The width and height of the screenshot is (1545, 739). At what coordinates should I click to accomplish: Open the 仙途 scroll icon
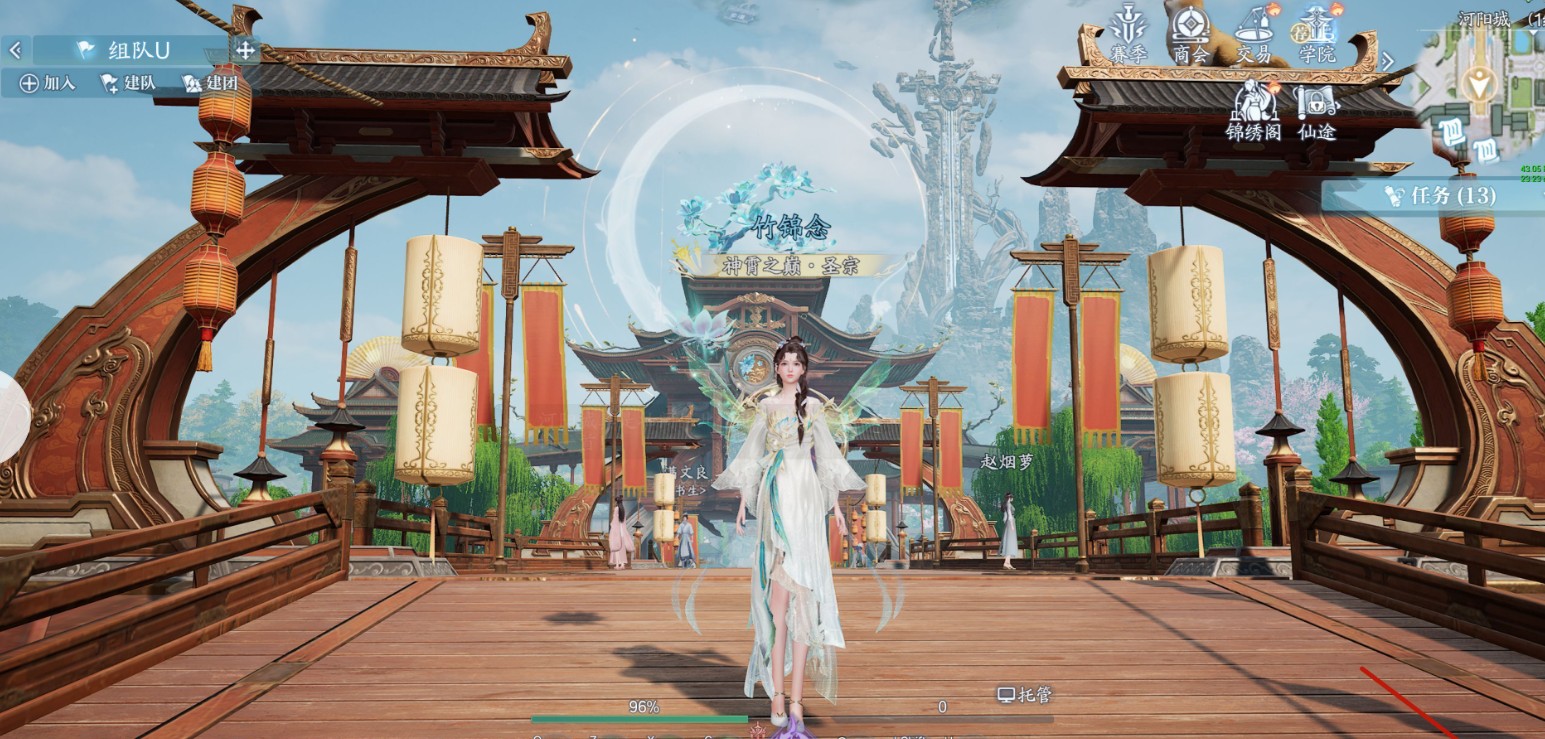1316,110
